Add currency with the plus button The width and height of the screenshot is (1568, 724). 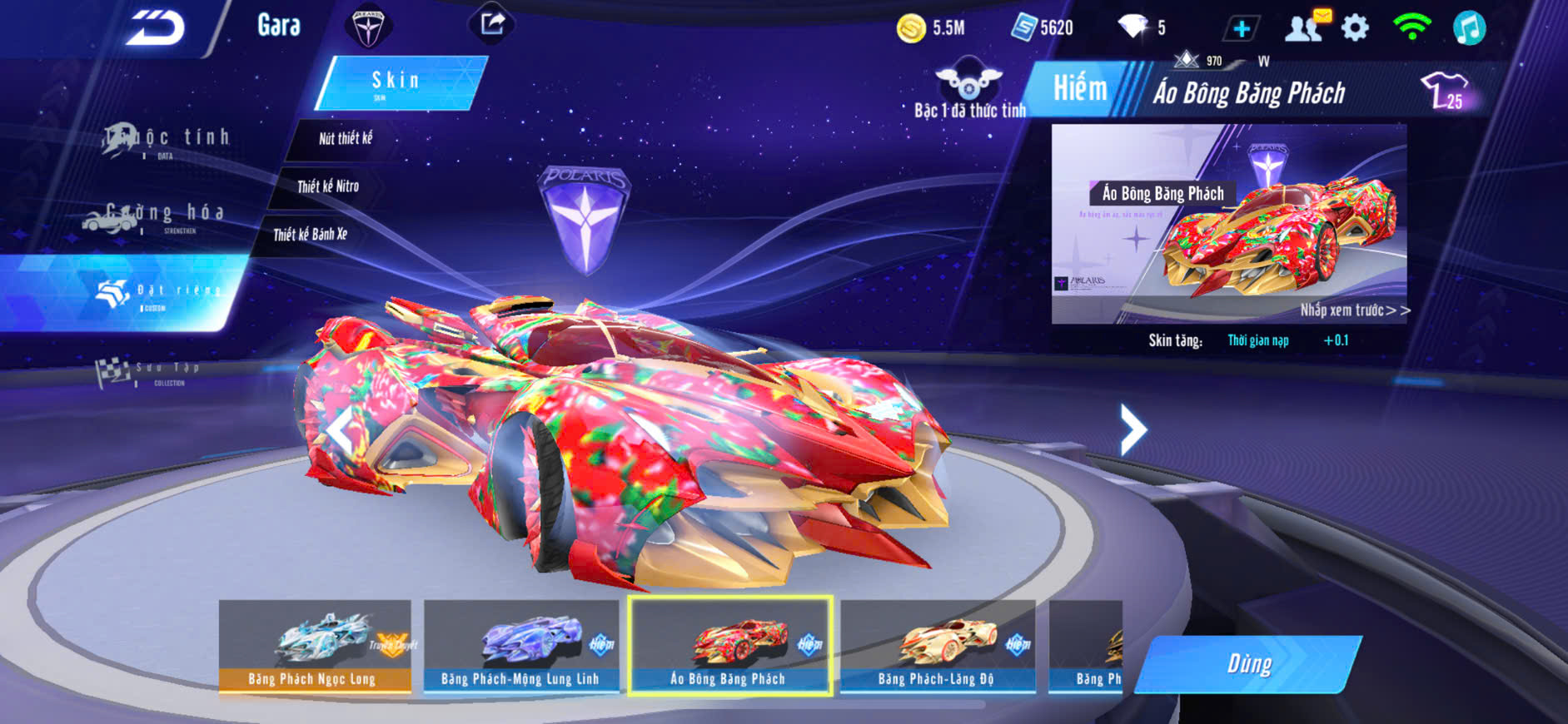pos(1241,28)
